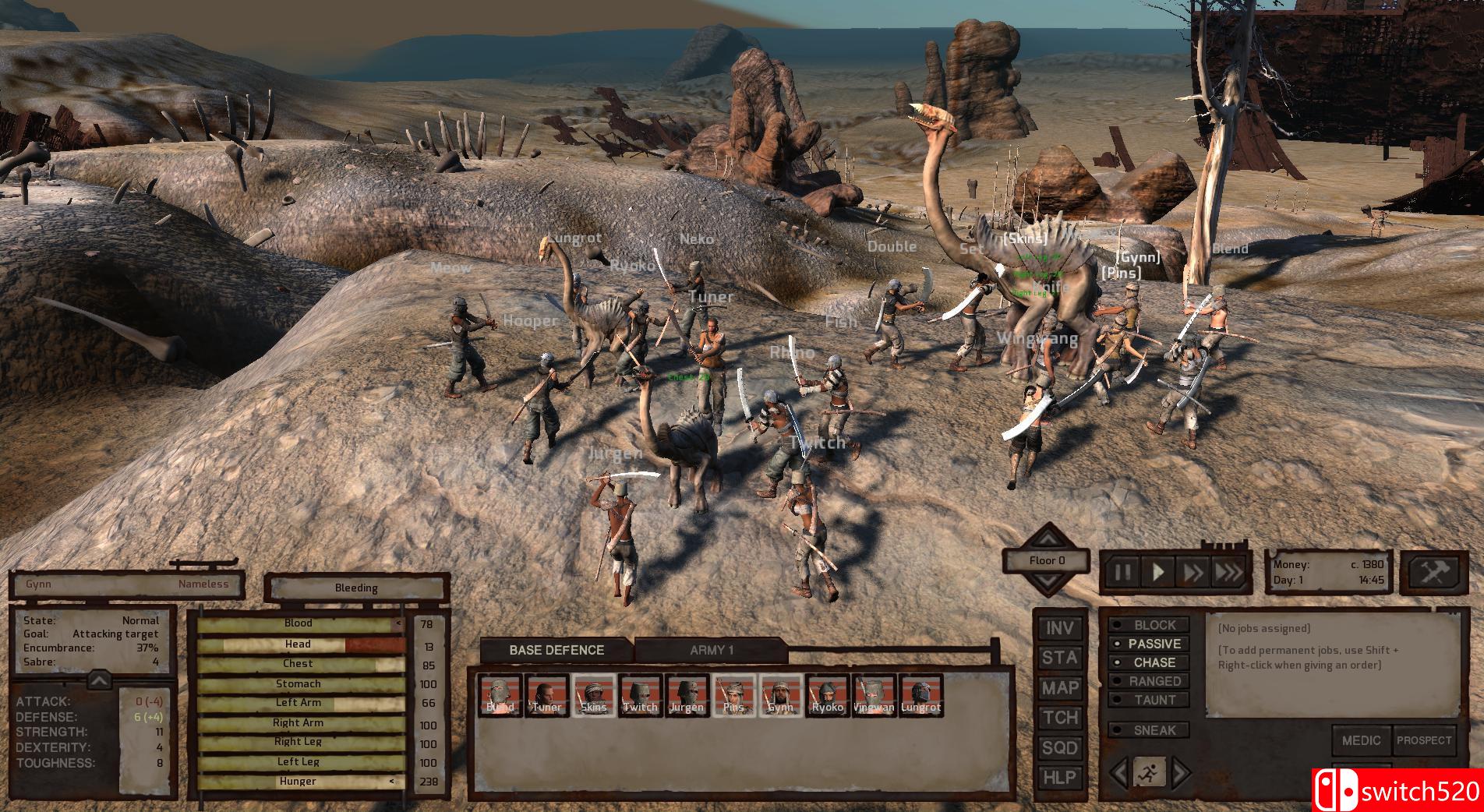Open the INV inventory panel
Viewport: 1484px width, 812px height.
pos(1059,630)
